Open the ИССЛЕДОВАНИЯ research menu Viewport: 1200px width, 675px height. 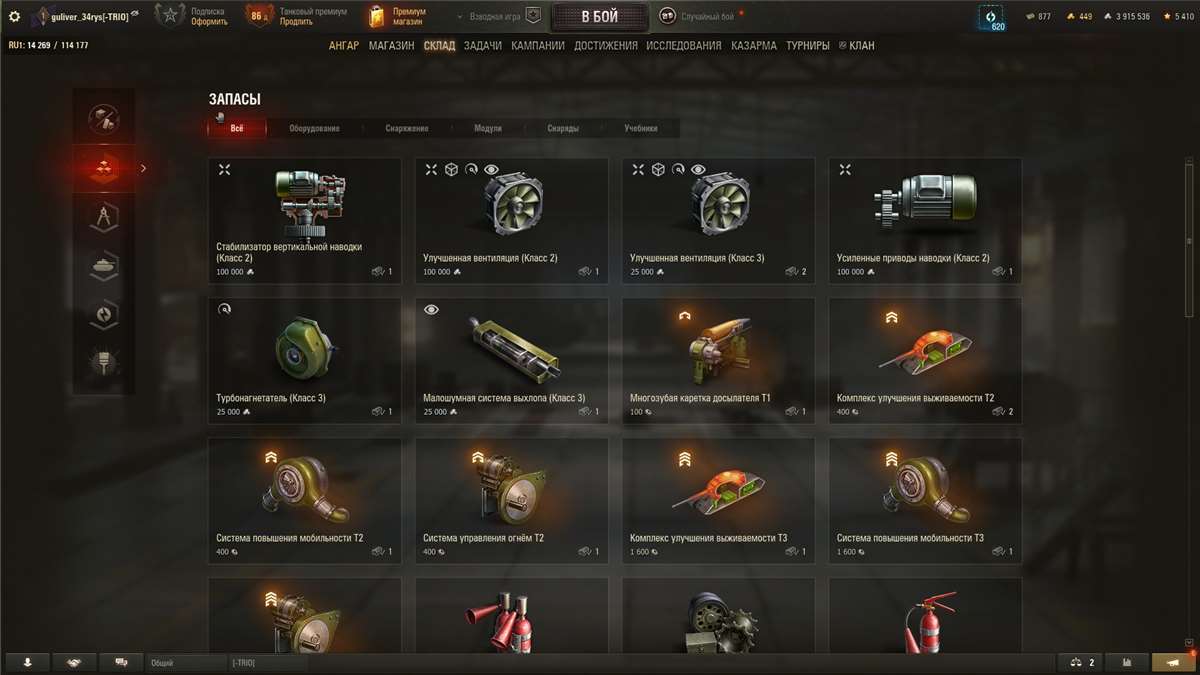click(683, 46)
